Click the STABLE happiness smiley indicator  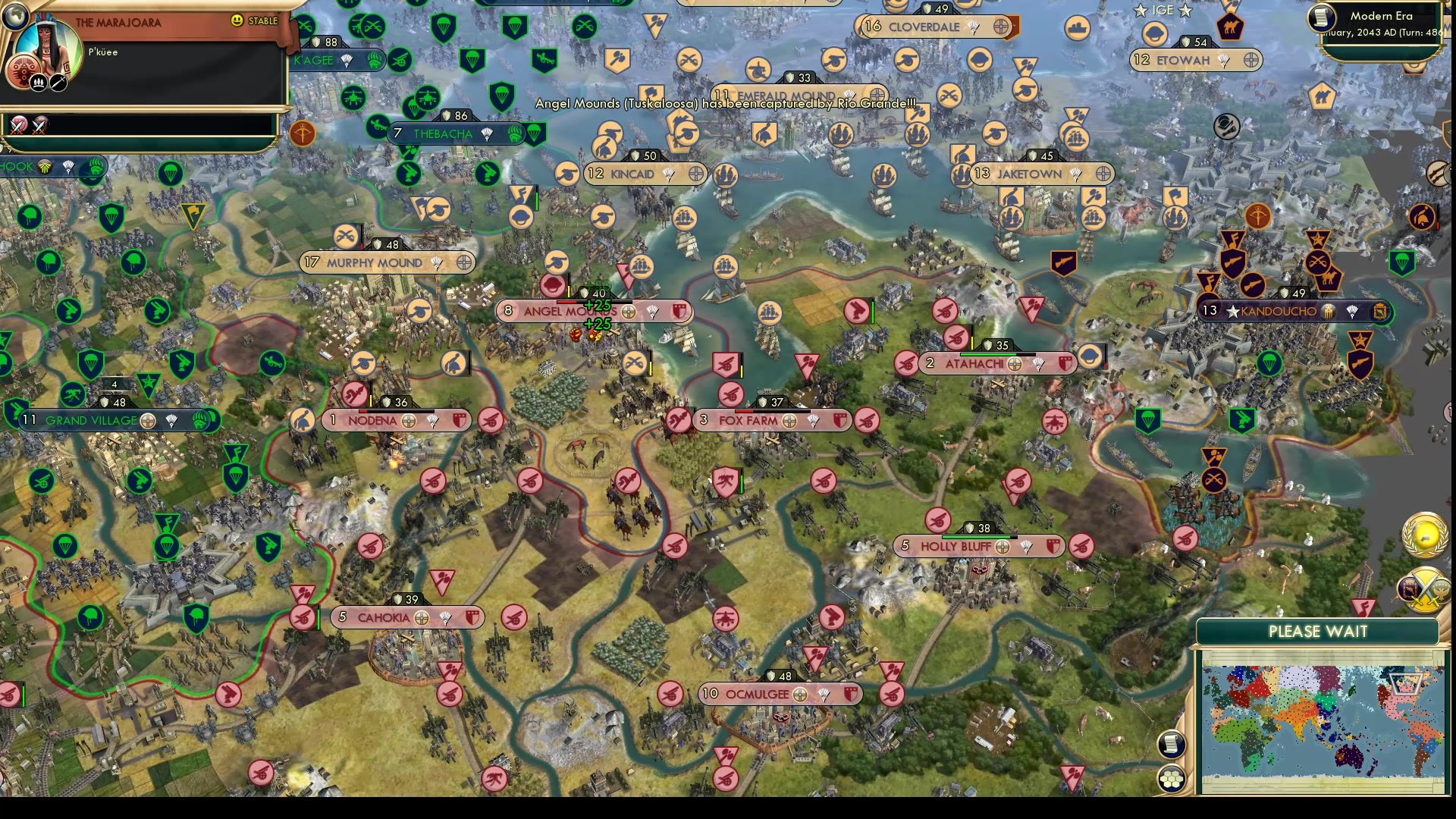click(x=236, y=20)
